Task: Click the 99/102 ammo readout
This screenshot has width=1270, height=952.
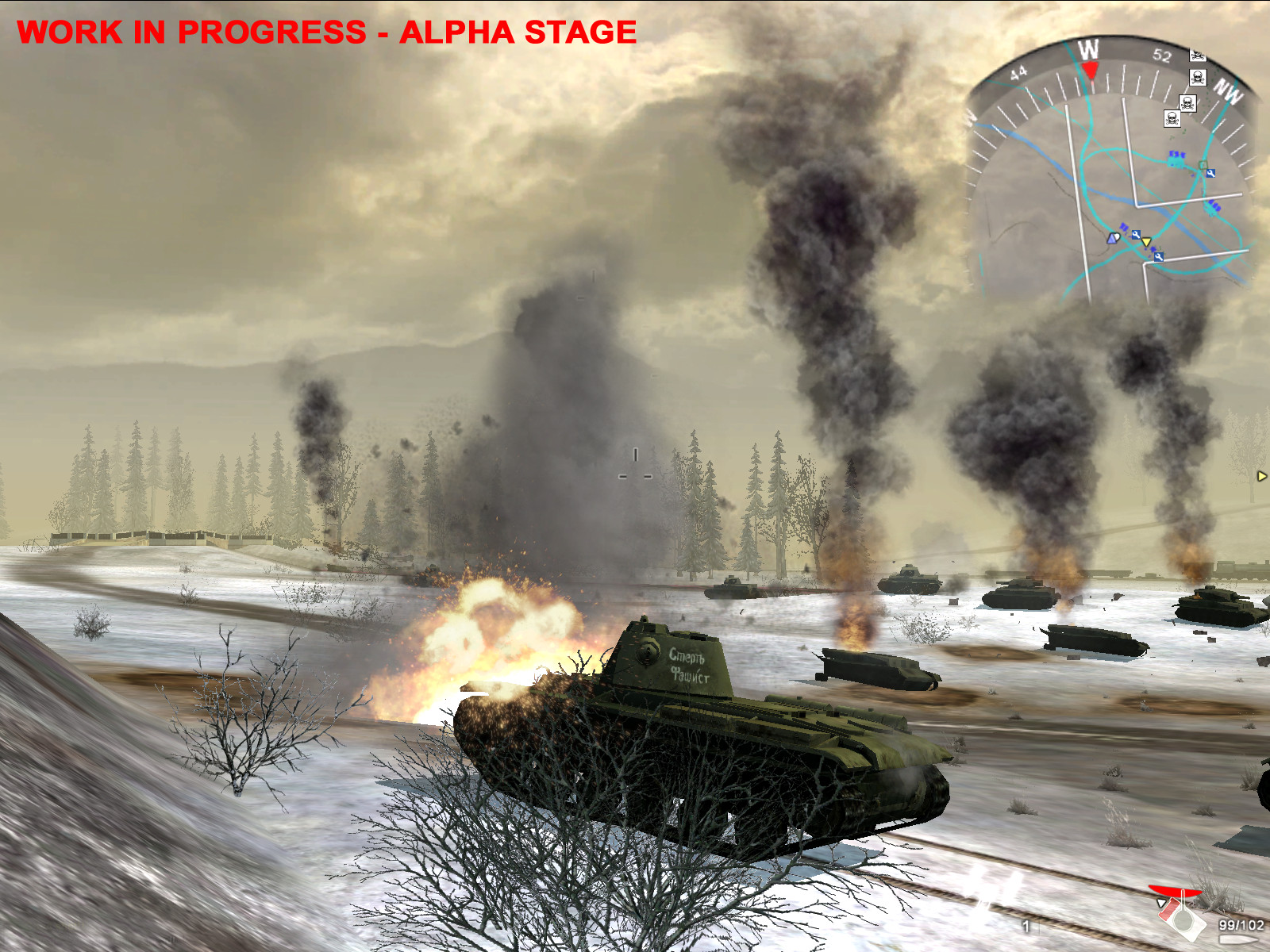Action: 1241,925
